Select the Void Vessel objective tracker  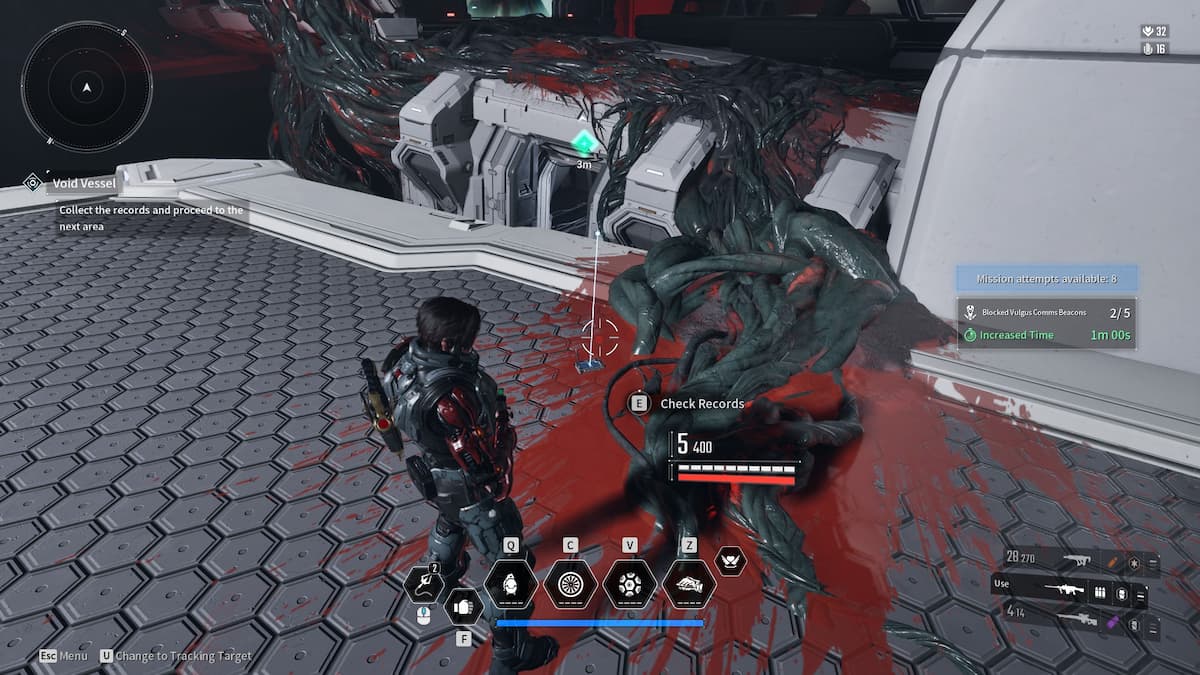pyautogui.click(x=86, y=183)
